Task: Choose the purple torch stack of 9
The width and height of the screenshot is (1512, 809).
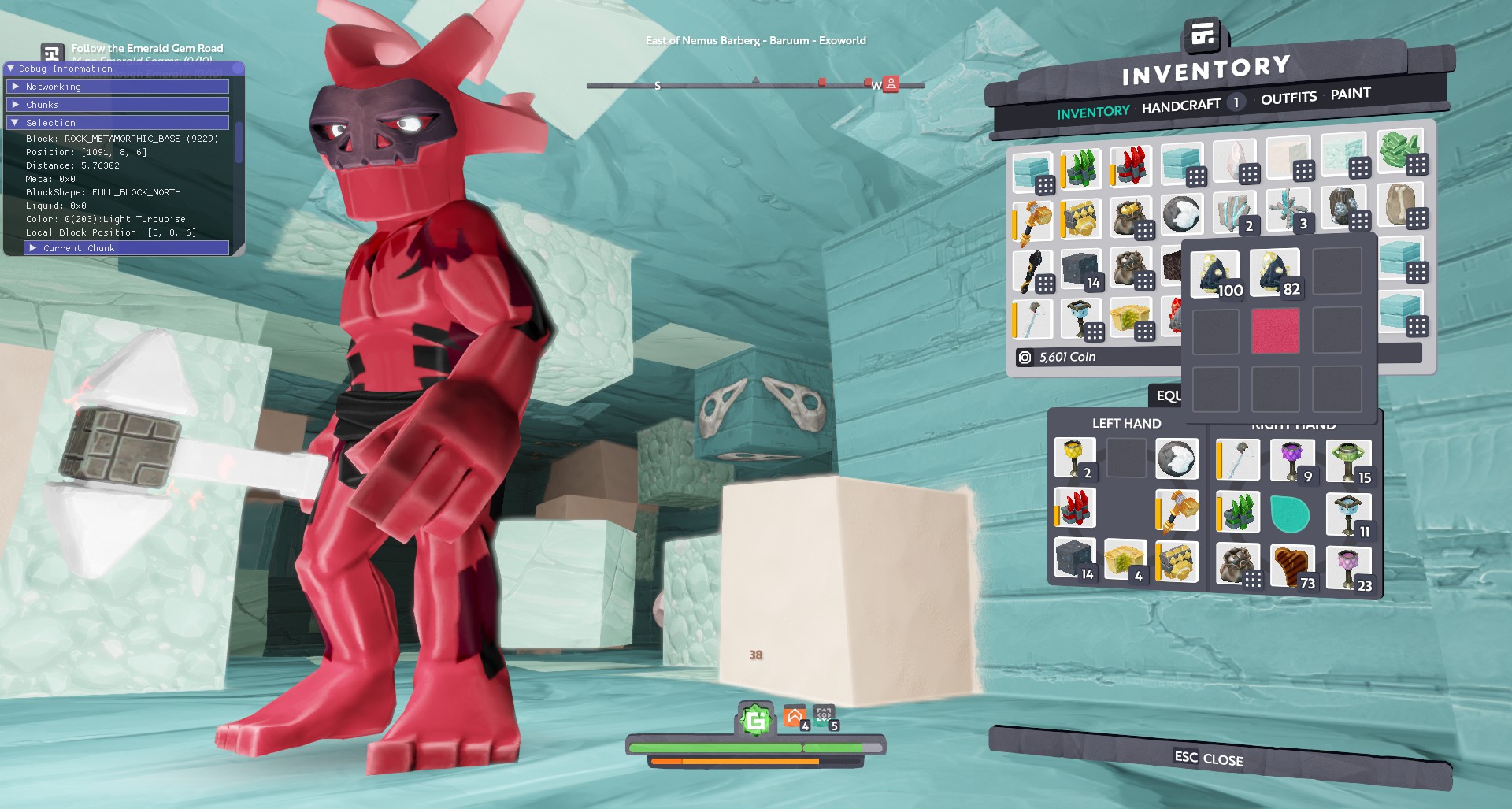Action: point(1291,461)
